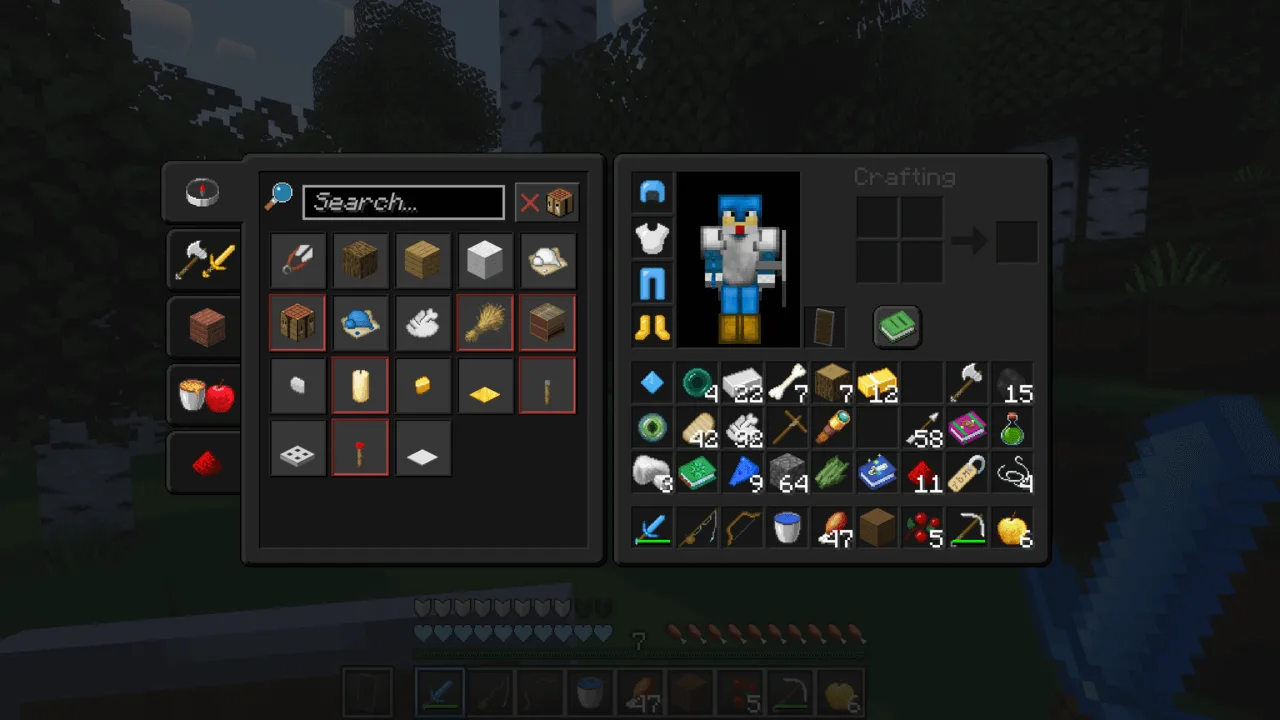Click the diamond in the inventory

coord(652,382)
